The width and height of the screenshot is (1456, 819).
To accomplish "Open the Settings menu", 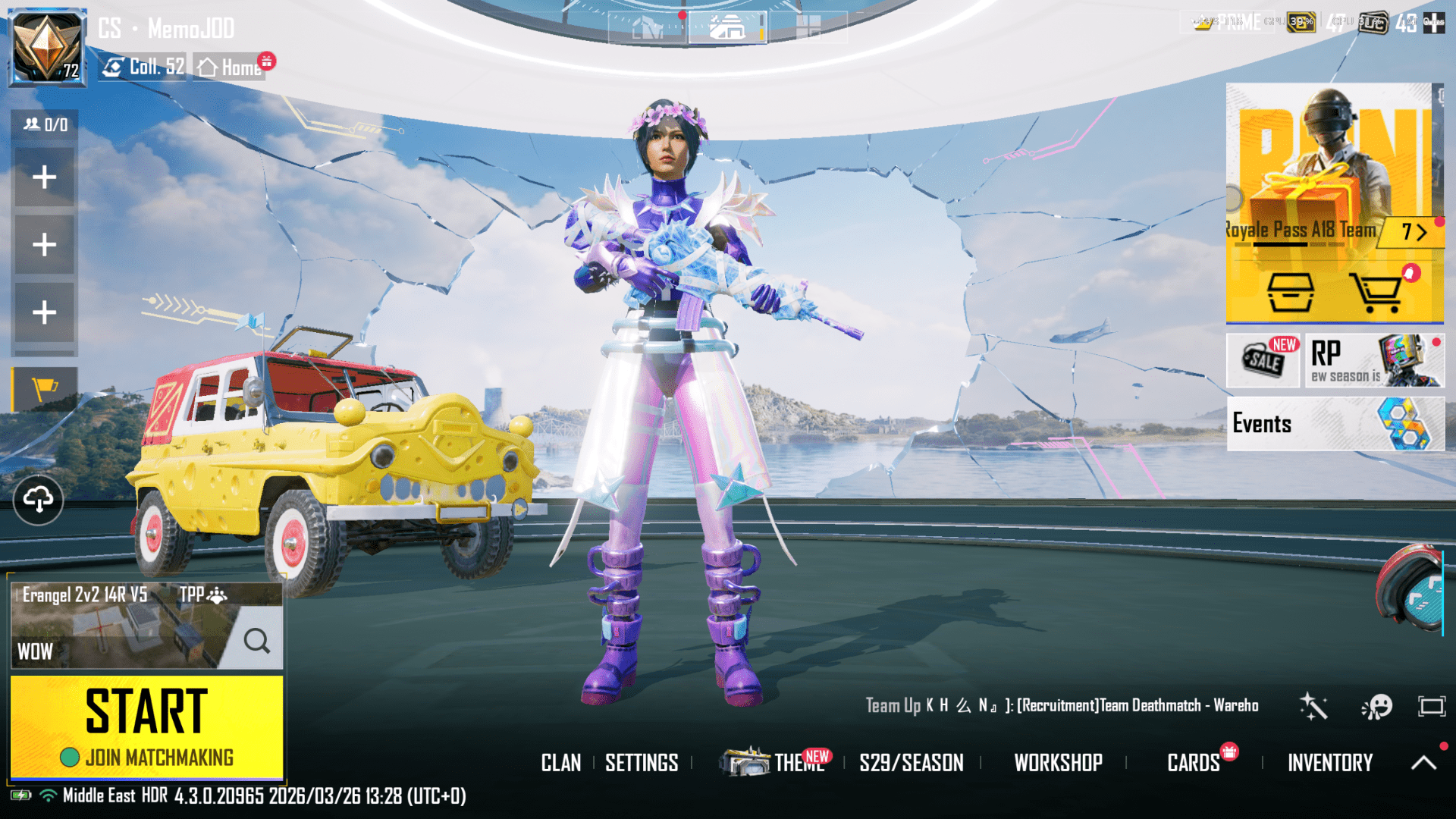I will tap(642, 763).
